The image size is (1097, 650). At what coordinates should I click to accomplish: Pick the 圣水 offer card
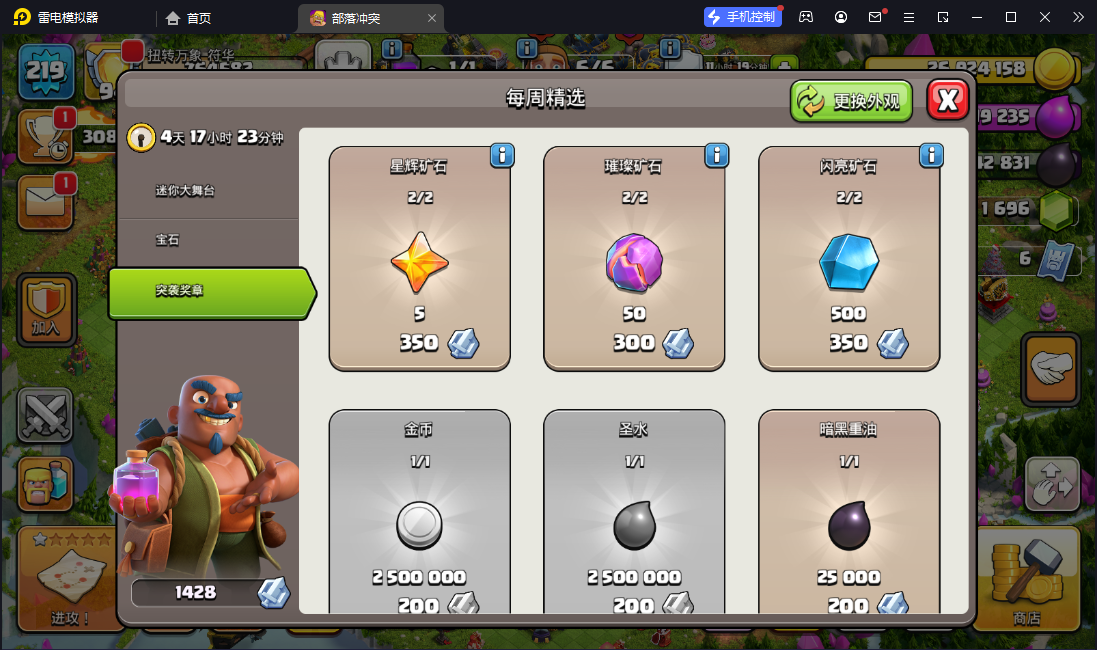pyautogui.click(x=634, y=520)
